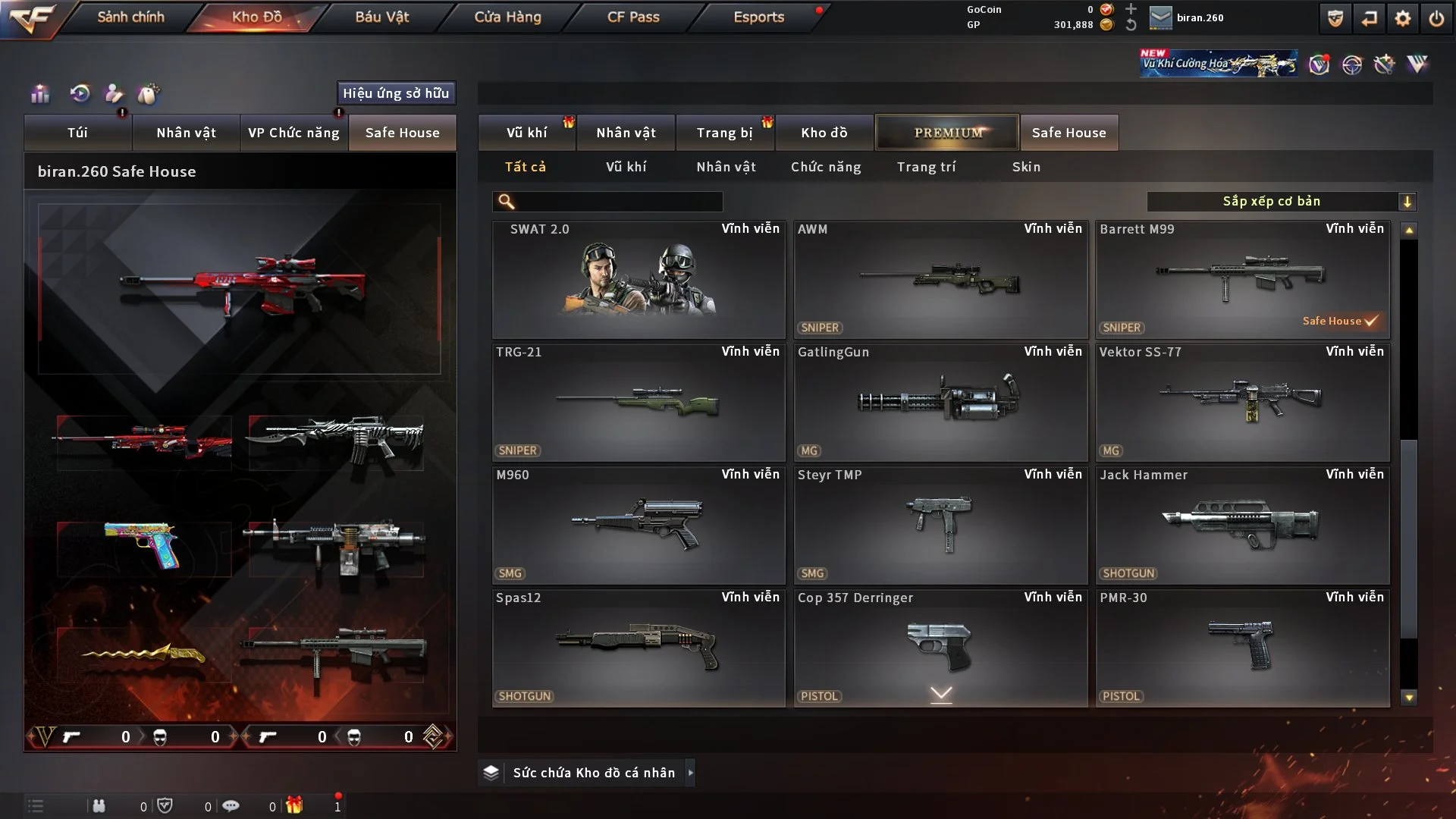Select the PREMIUM inventory tab

[947, 133]
